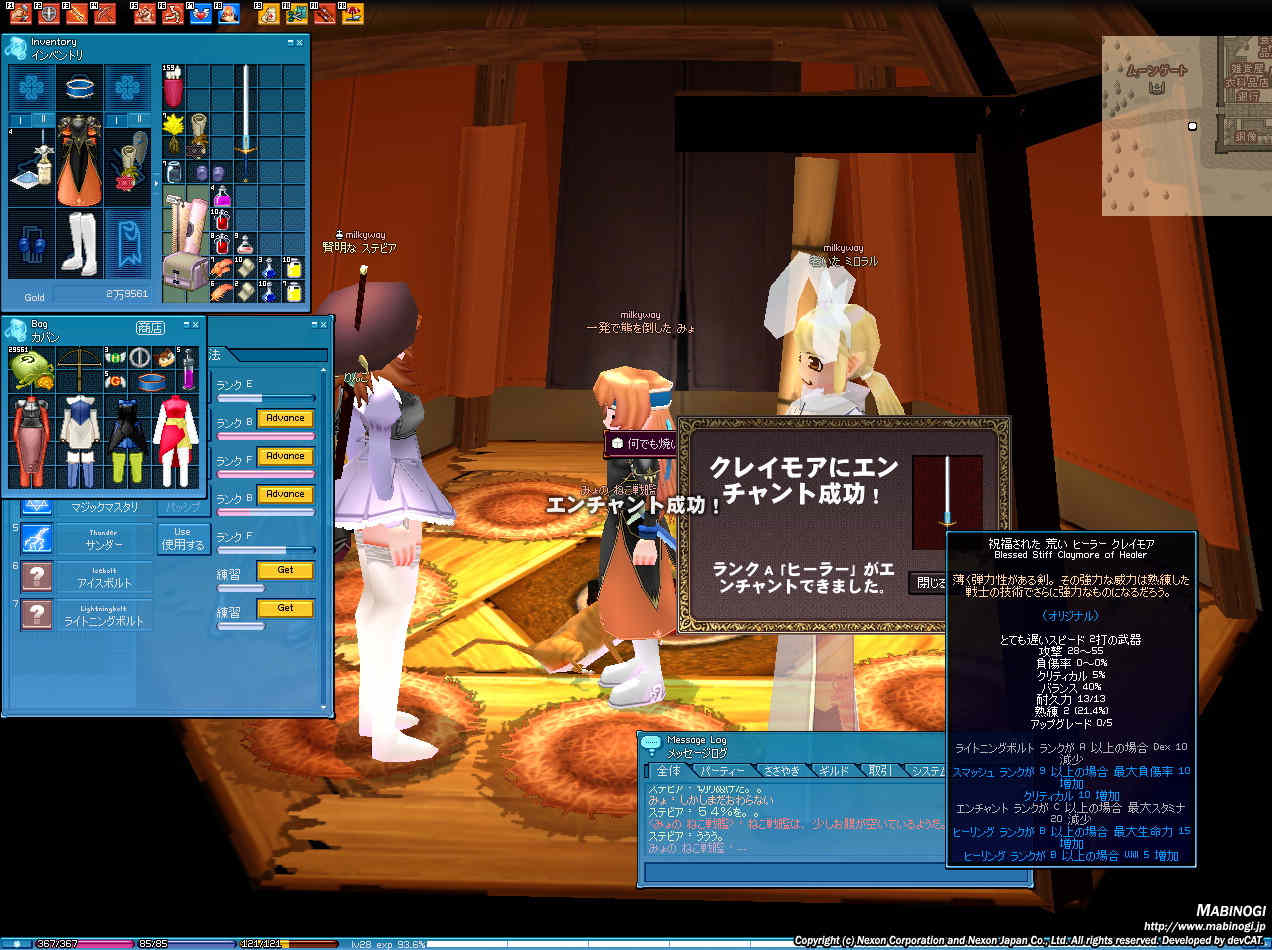Close the Inventory window
This screenshot has width=1272, height=950.
tap(300, 43)
